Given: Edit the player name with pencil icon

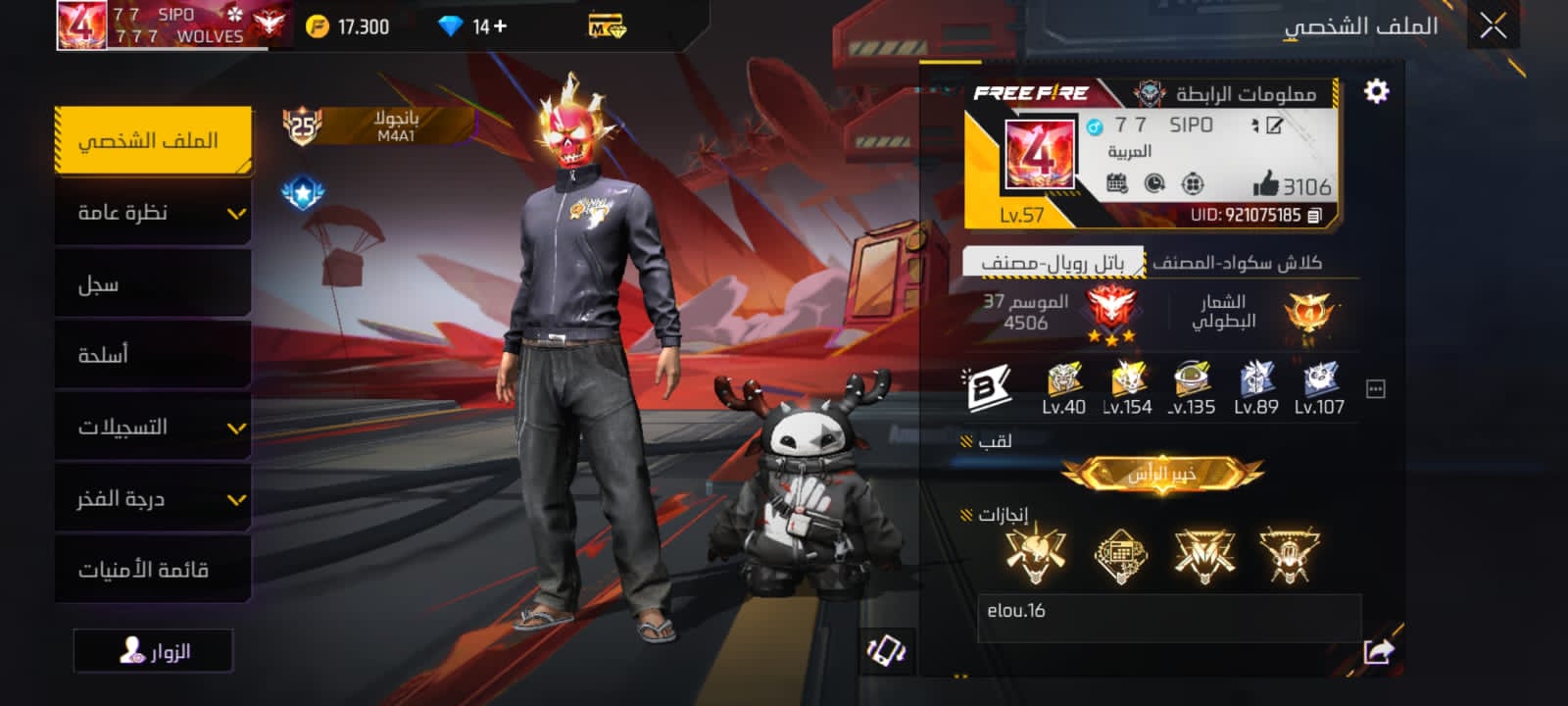Looking at the screenshot, I should pyautogui.click(x=1274, y=126).
